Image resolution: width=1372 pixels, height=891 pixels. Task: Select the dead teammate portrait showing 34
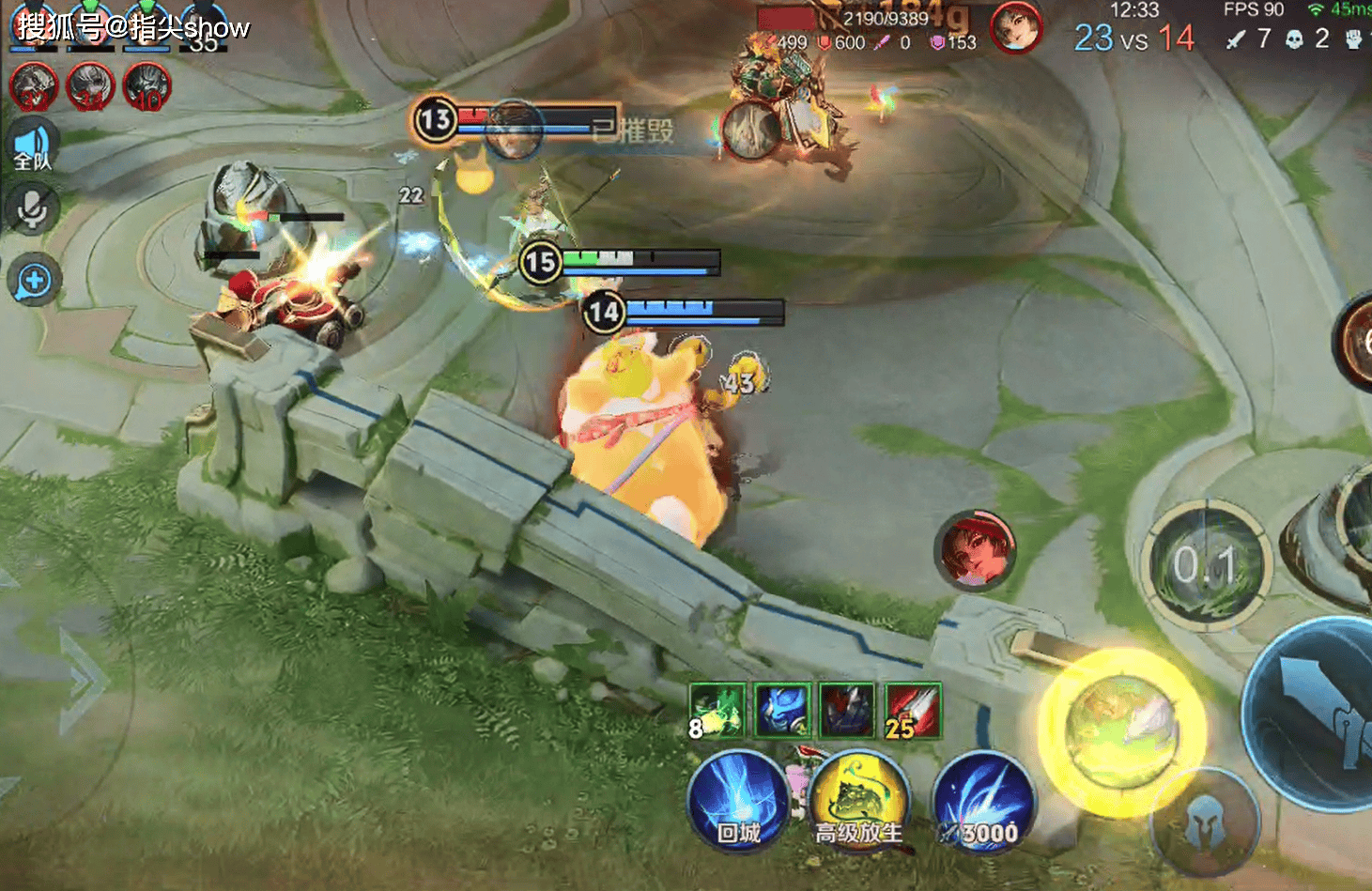coord(90,87)
